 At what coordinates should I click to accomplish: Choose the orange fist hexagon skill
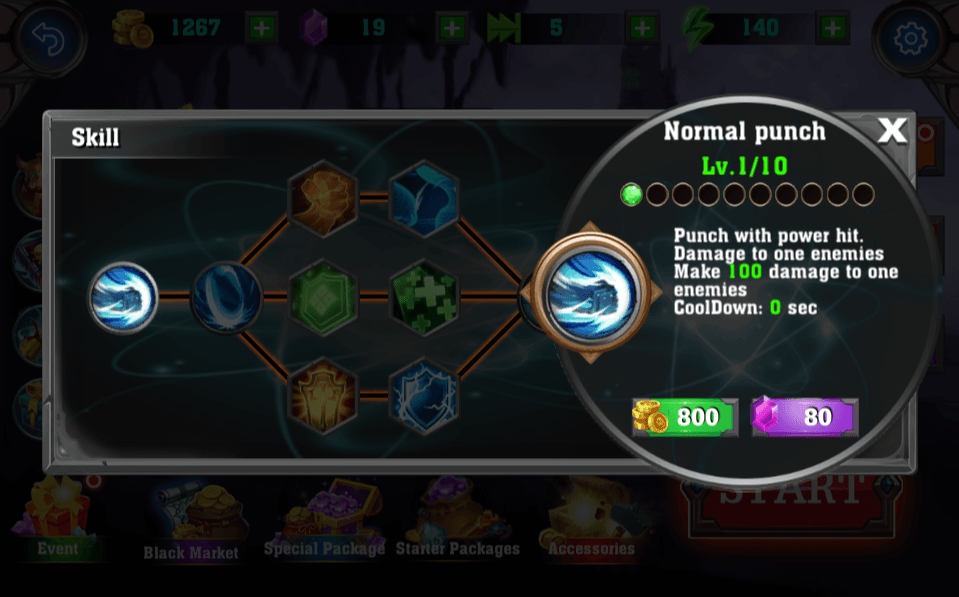point(323,198)
